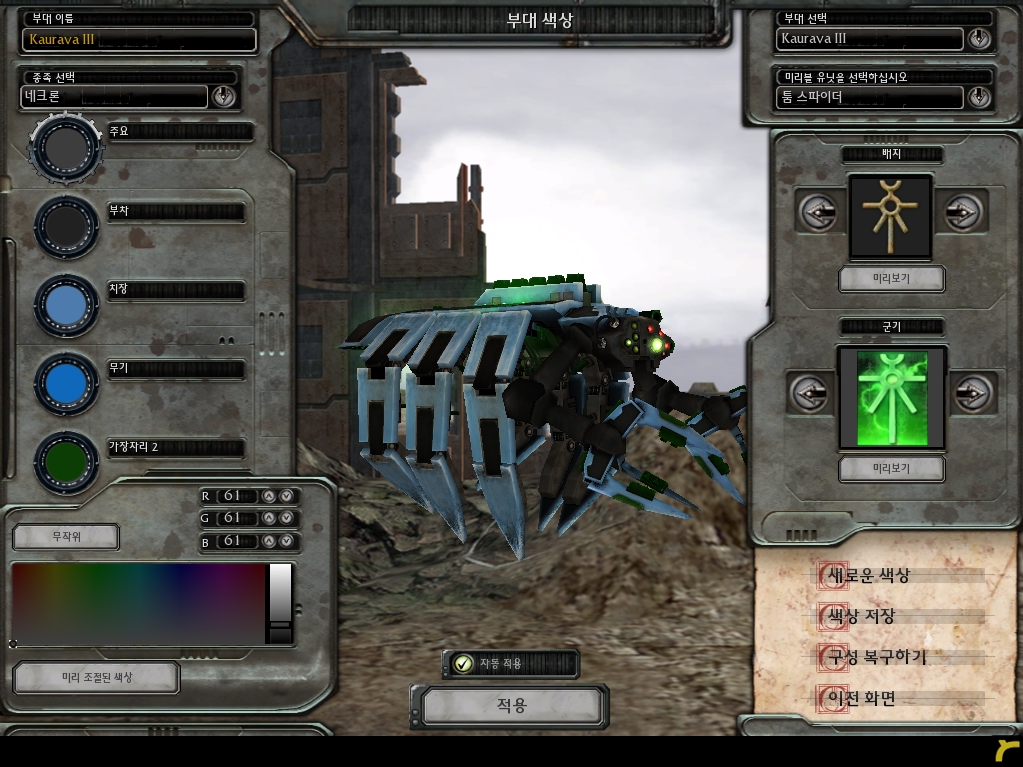Pick the 치장 trim color swatch

(x=66, y=305)
